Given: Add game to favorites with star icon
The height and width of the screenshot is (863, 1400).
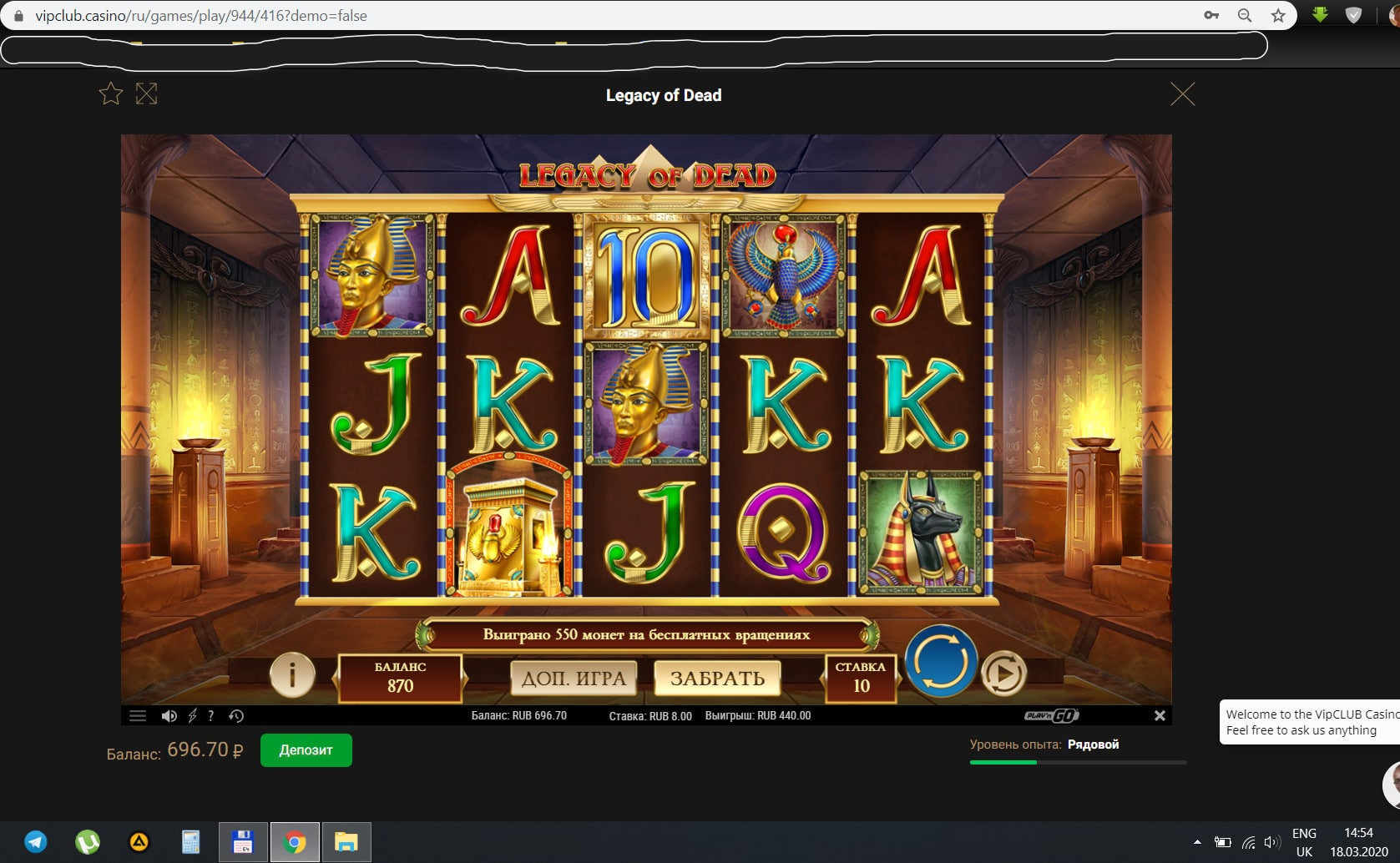Looking at the screenshot, I should (111, 93).
